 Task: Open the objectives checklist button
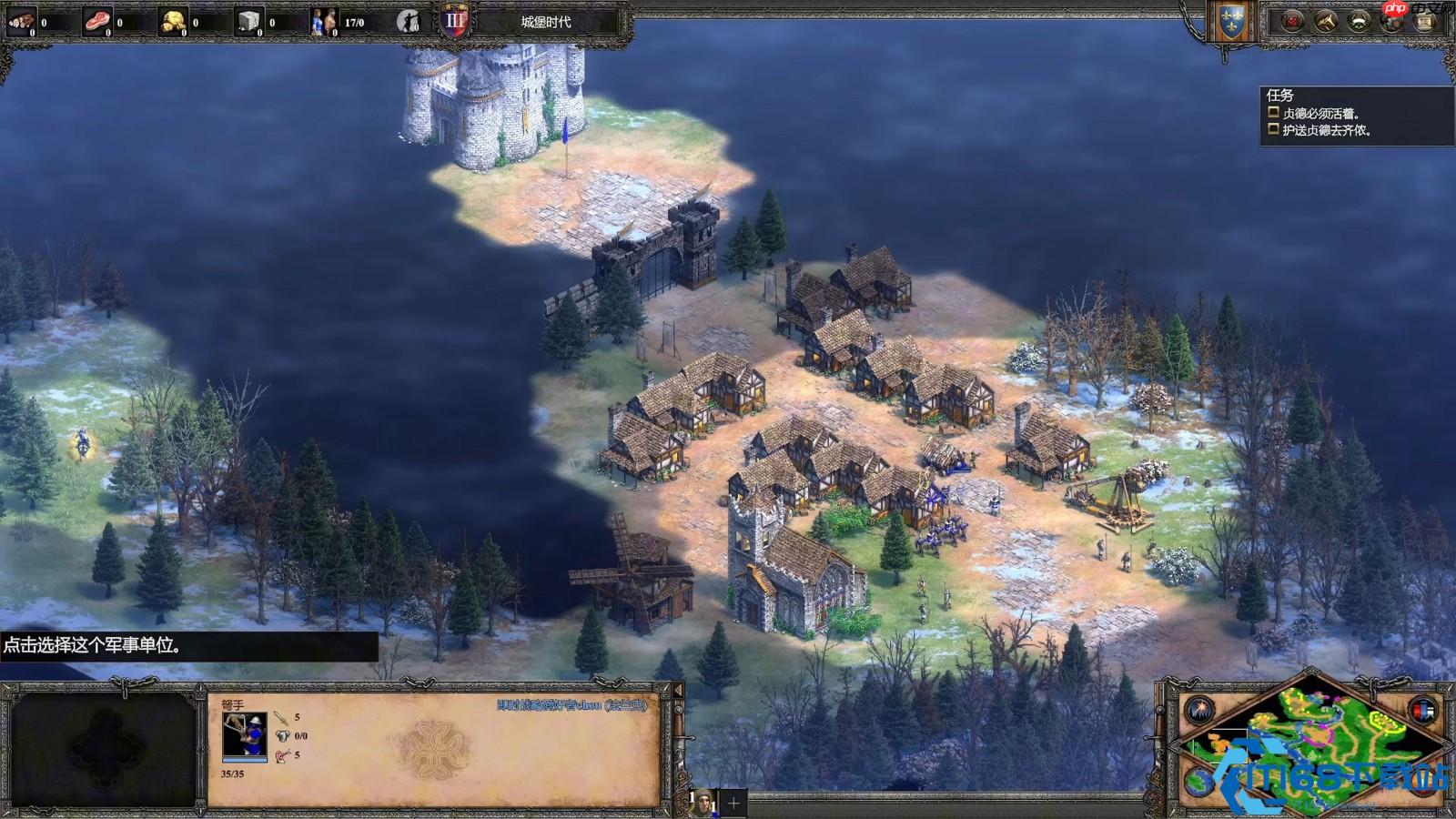(x=1292, y=22)
